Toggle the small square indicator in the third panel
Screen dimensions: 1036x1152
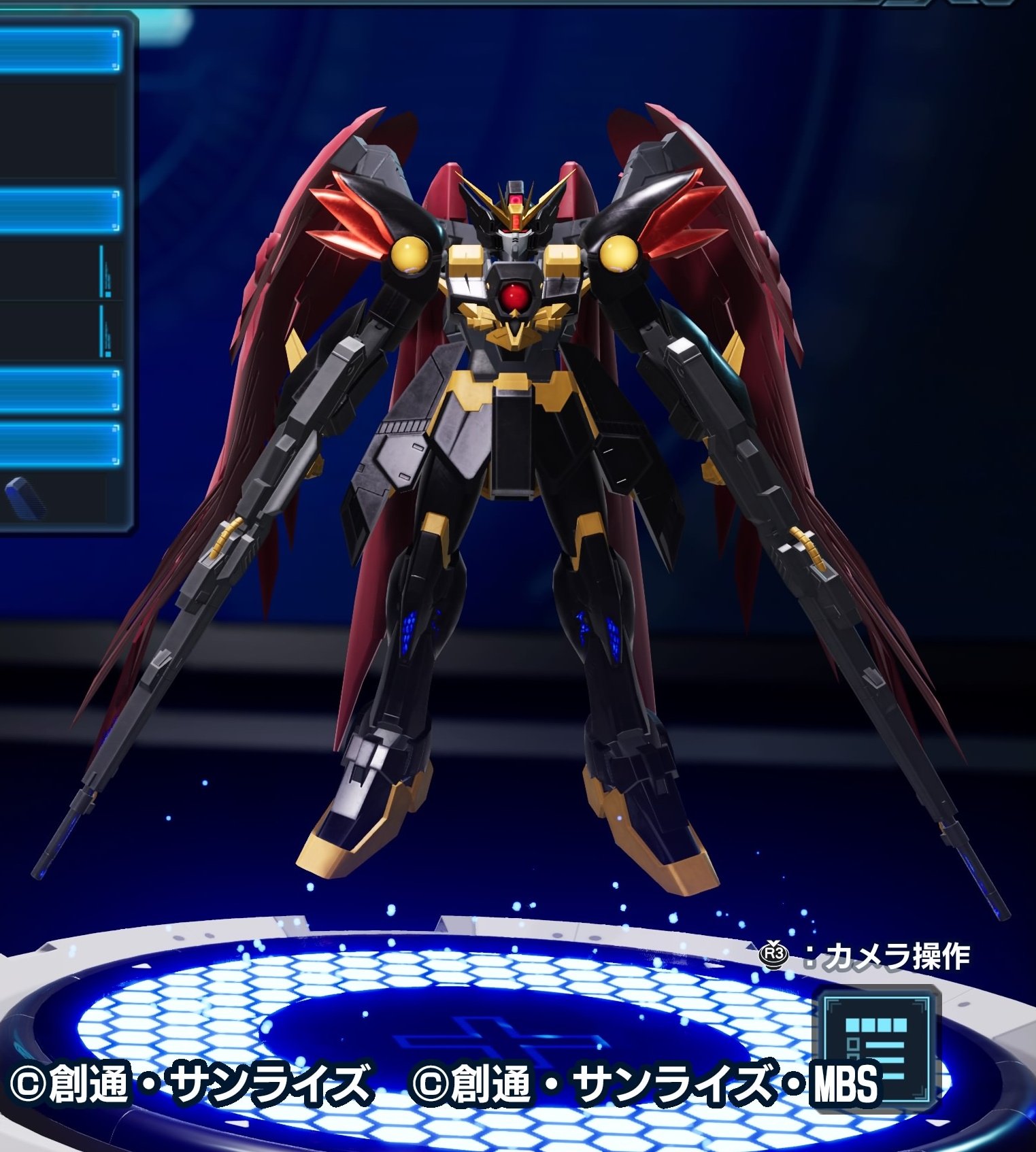click(x=107, y=293)
